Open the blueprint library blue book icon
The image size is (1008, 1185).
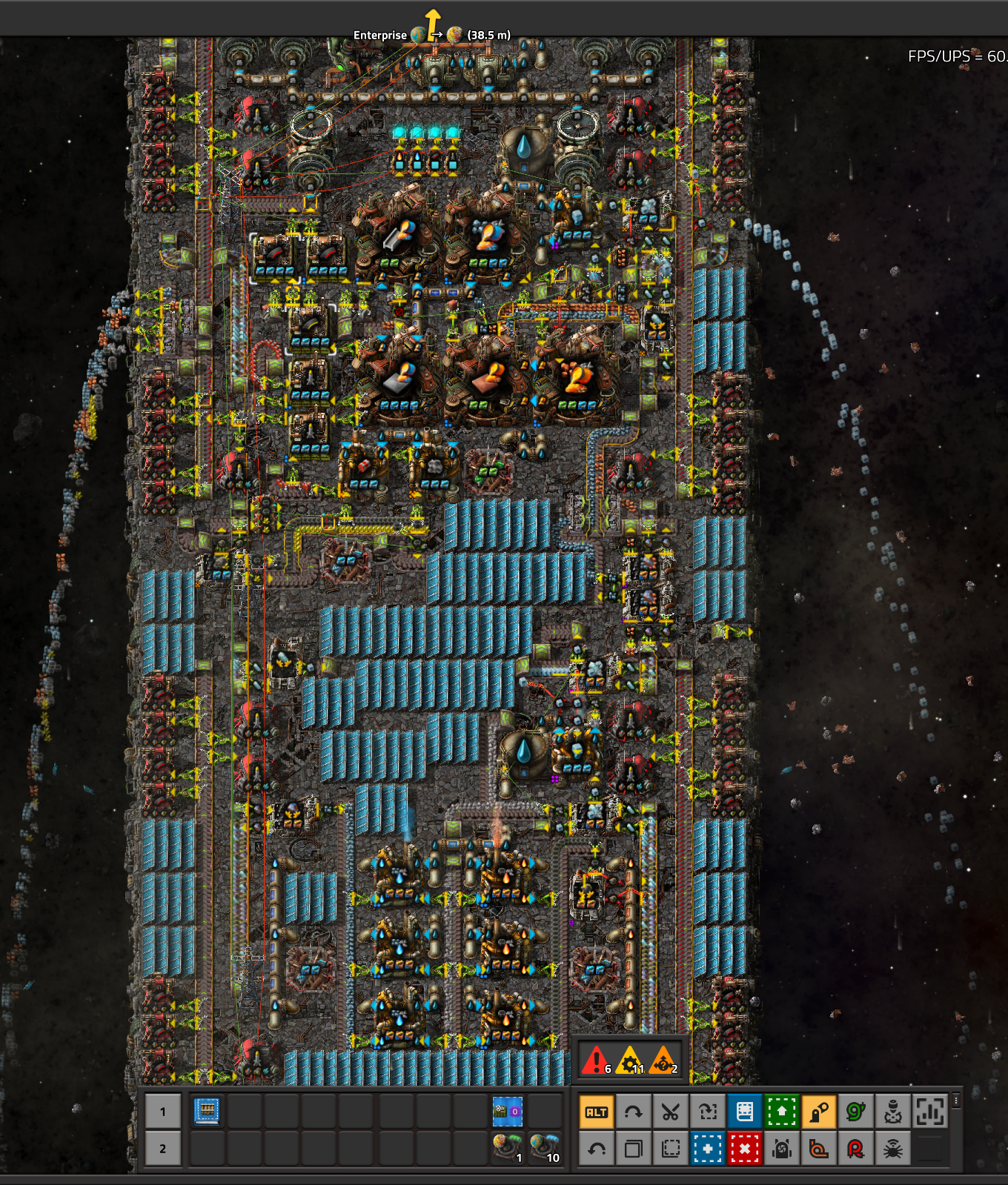(744, 1112)
